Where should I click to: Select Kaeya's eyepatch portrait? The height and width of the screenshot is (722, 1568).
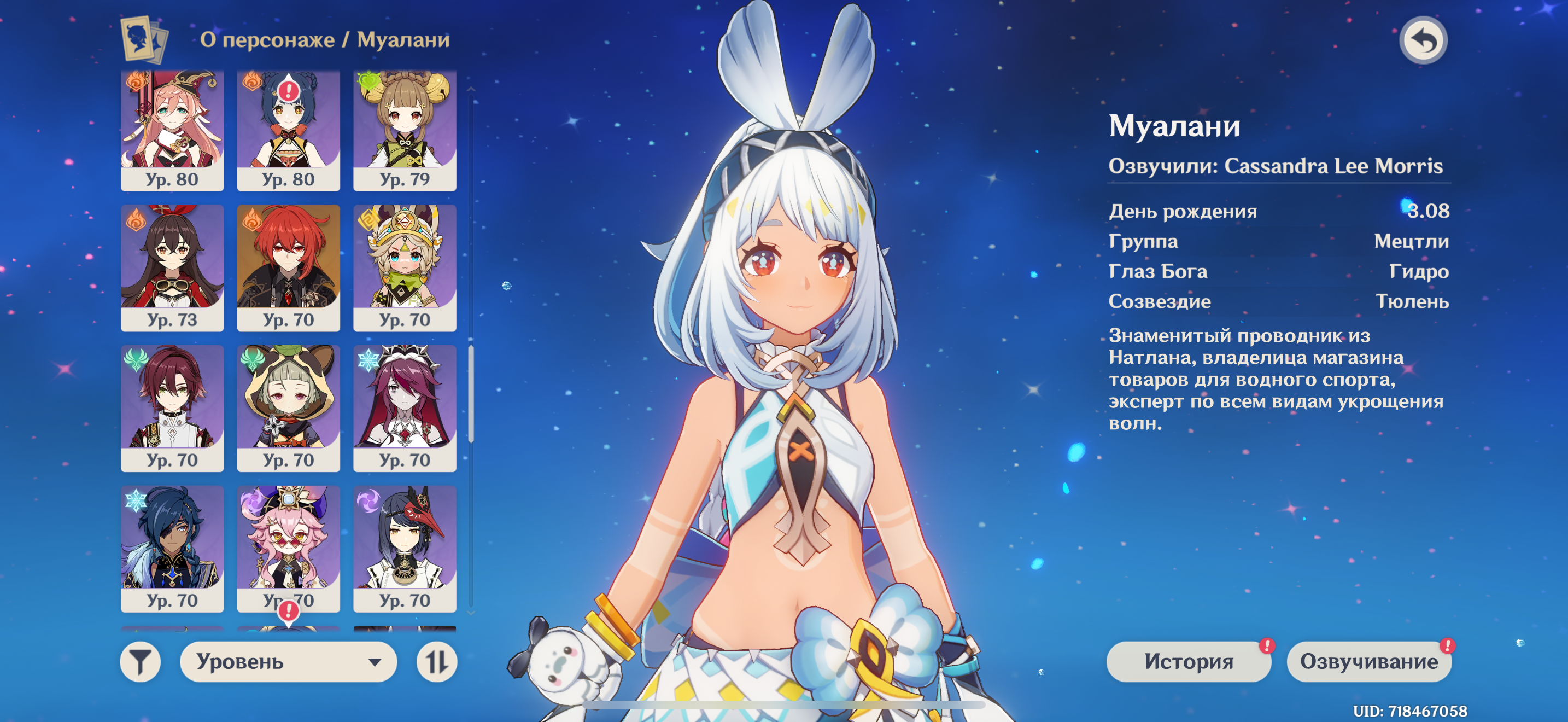172,548
